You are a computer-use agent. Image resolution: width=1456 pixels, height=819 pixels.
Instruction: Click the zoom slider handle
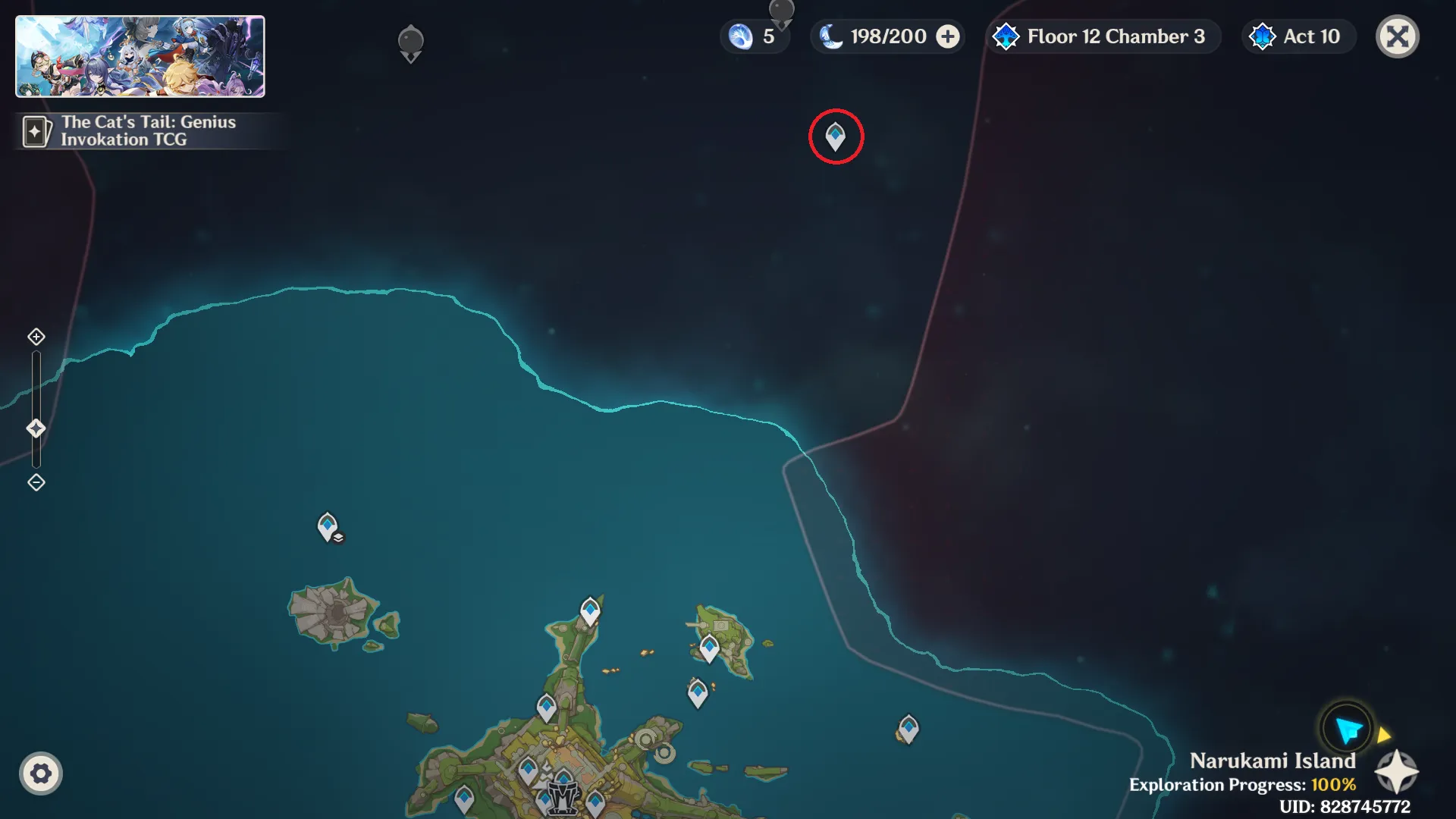click(36, 428)
